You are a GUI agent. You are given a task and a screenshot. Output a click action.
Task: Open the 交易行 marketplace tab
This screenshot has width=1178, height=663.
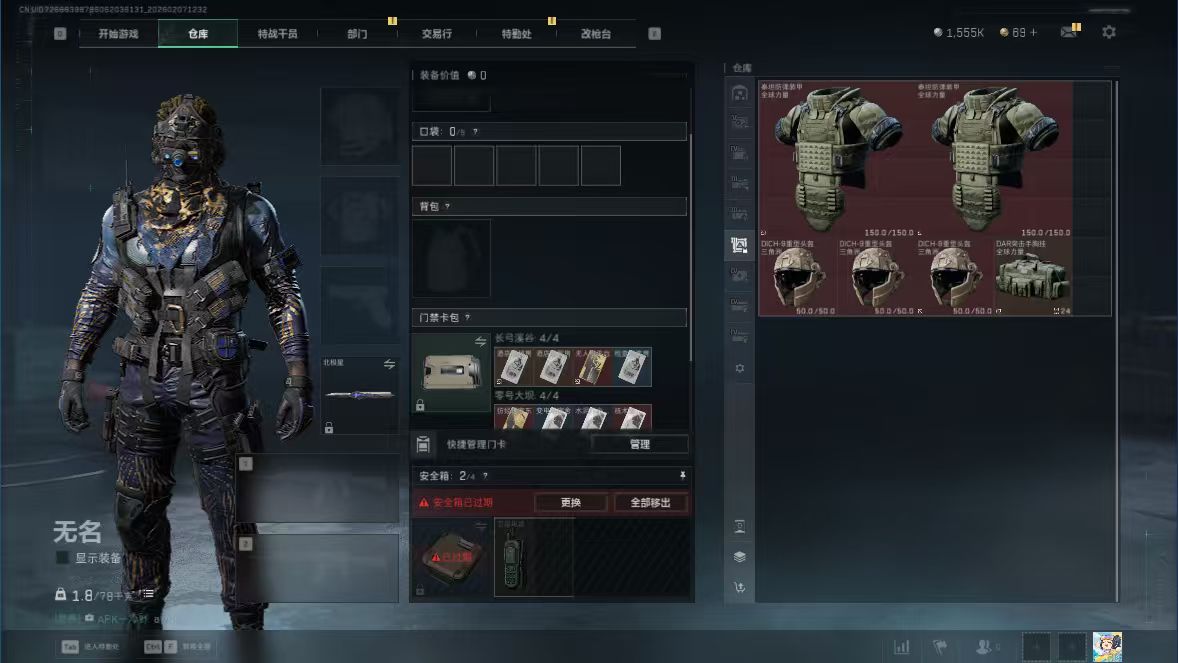436,34
